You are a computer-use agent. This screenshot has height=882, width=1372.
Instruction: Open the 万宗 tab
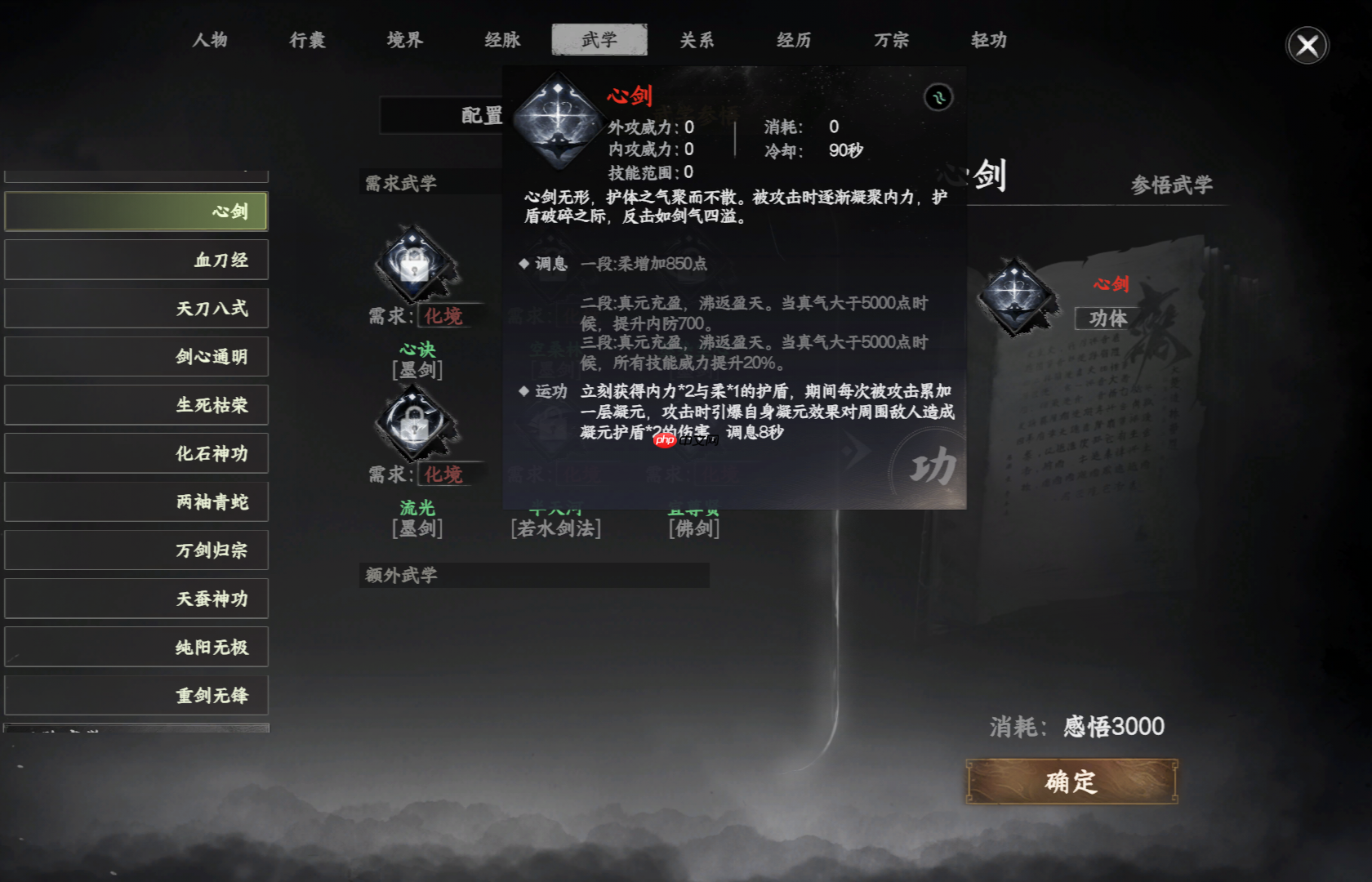tap(891, 40)
